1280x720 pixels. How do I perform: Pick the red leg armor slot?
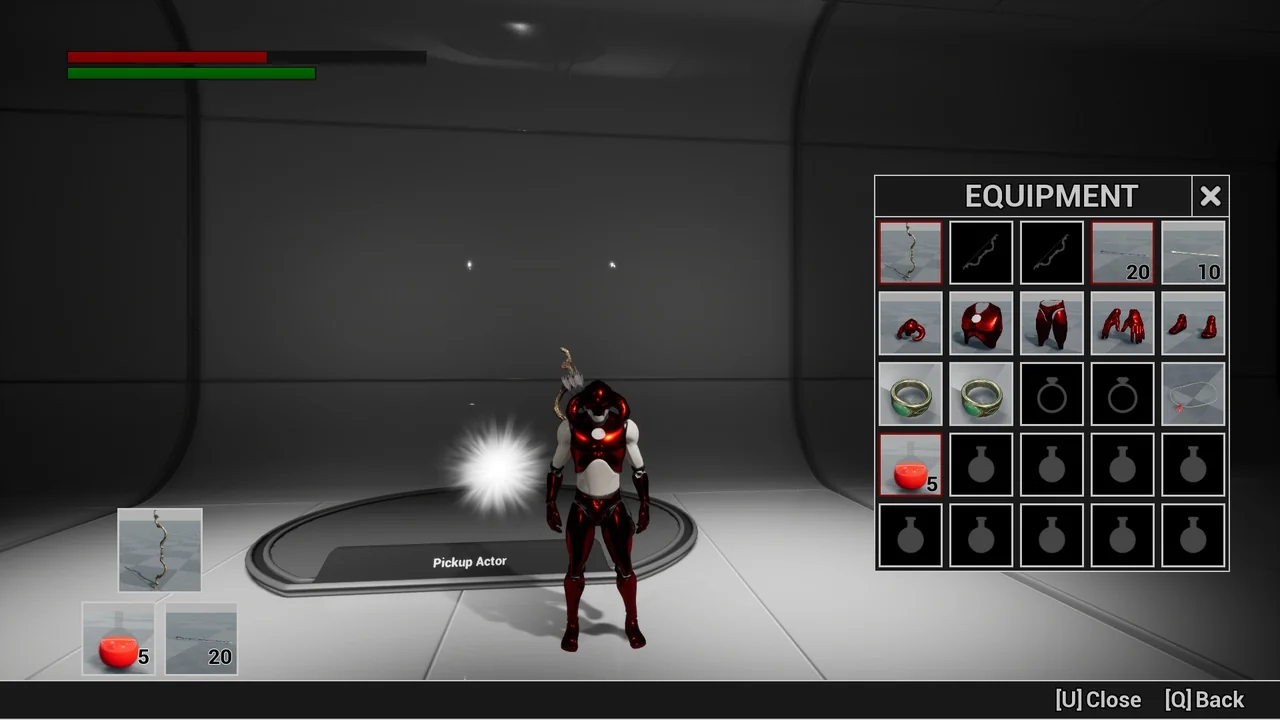(x=1051, y=323)
